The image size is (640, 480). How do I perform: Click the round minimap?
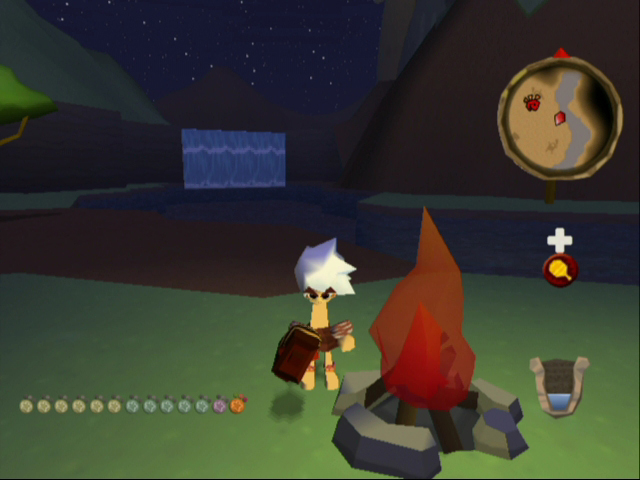click(560, 117)
